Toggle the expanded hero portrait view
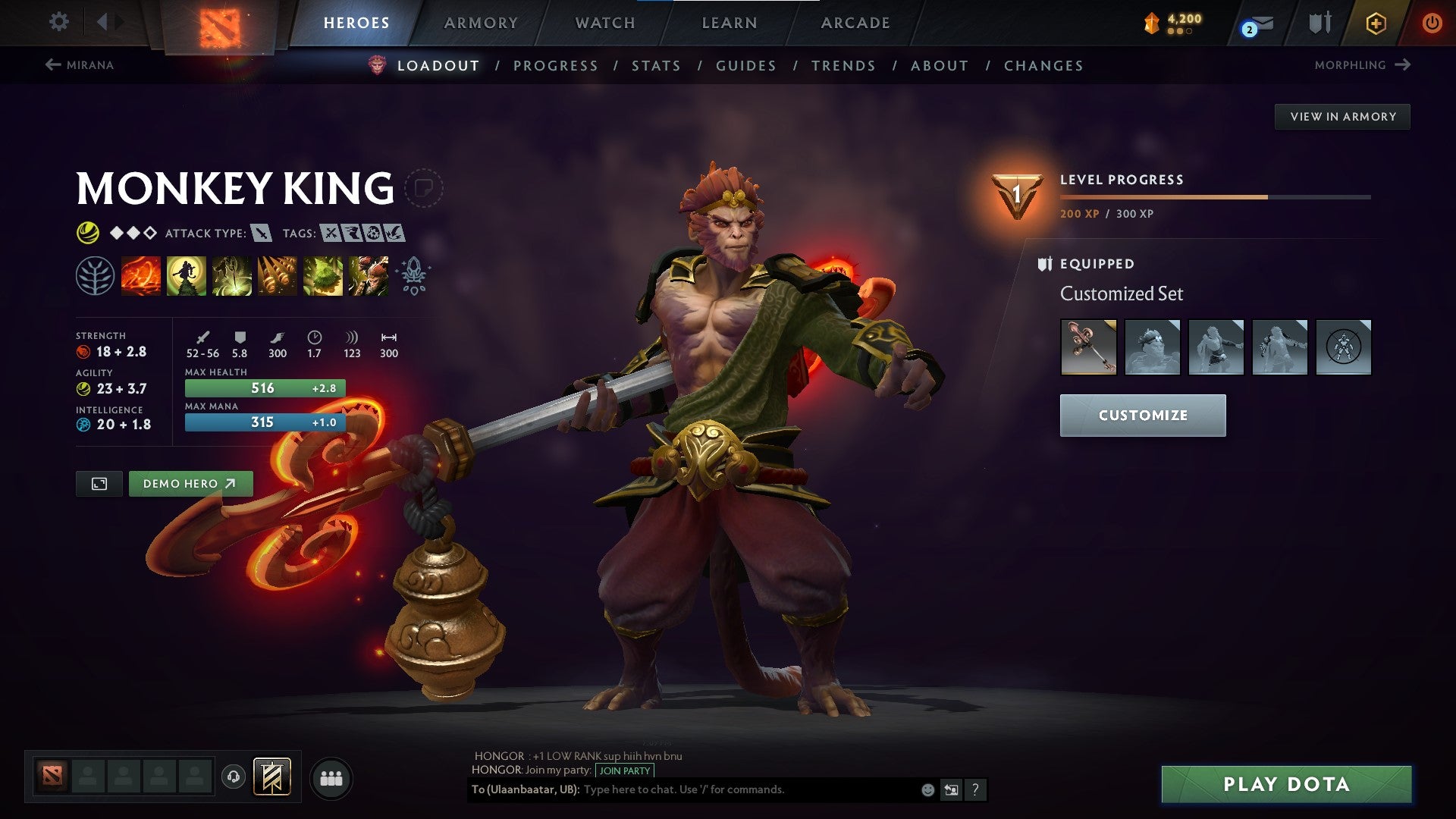This screenshot has width=1456, height=819. (x=100, y=483)
